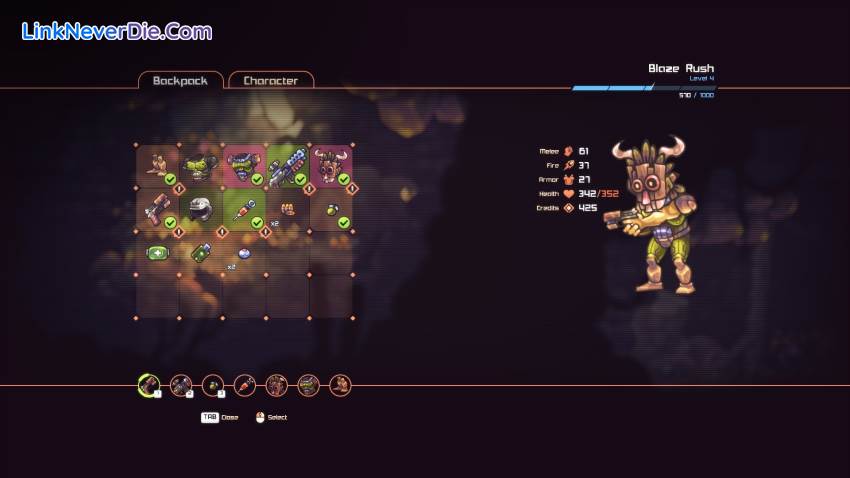850x478 pixels.
Task: Pick the green shoulder armor item
Action: (x=201, y=166)
